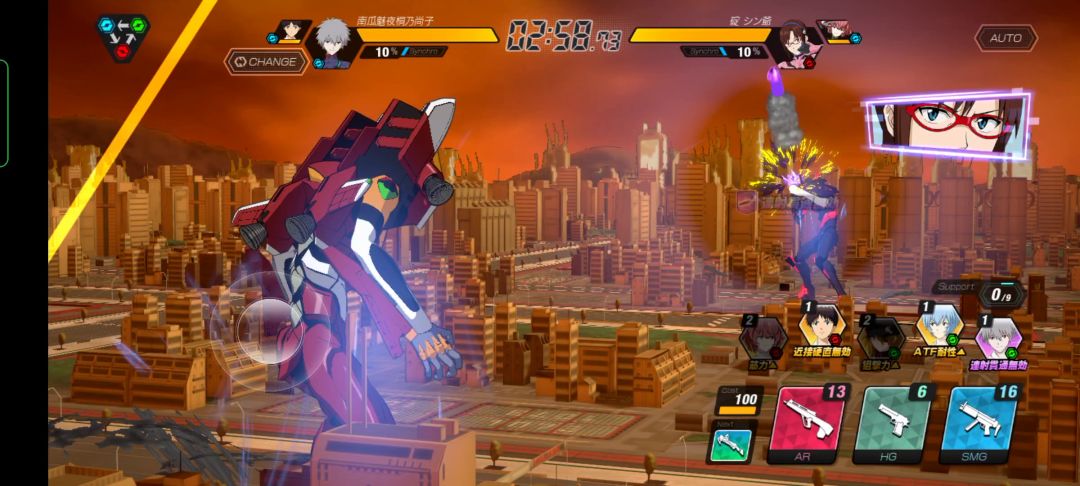This screenshot has width=1080, height=486.
Task: Tap the Next weapon preview card
Action: pos(732,444)
